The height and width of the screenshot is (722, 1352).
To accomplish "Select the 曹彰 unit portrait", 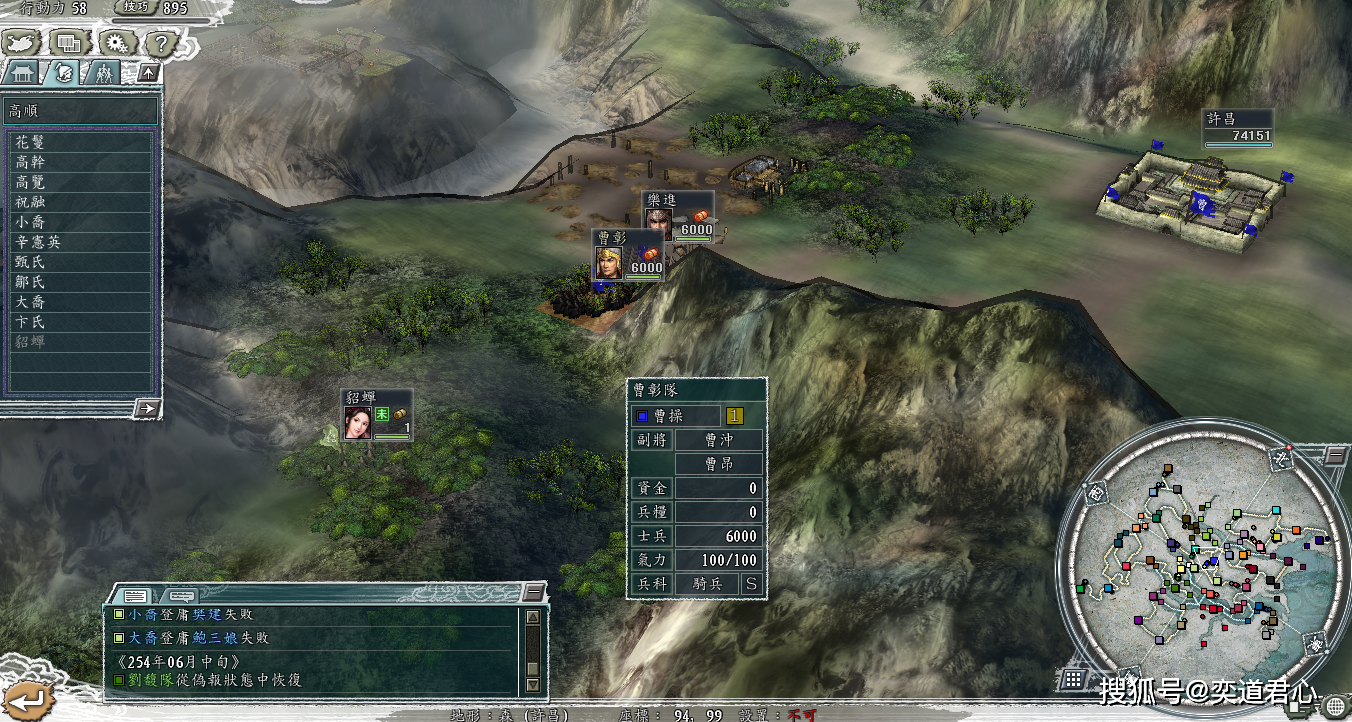I will point(608,263).
